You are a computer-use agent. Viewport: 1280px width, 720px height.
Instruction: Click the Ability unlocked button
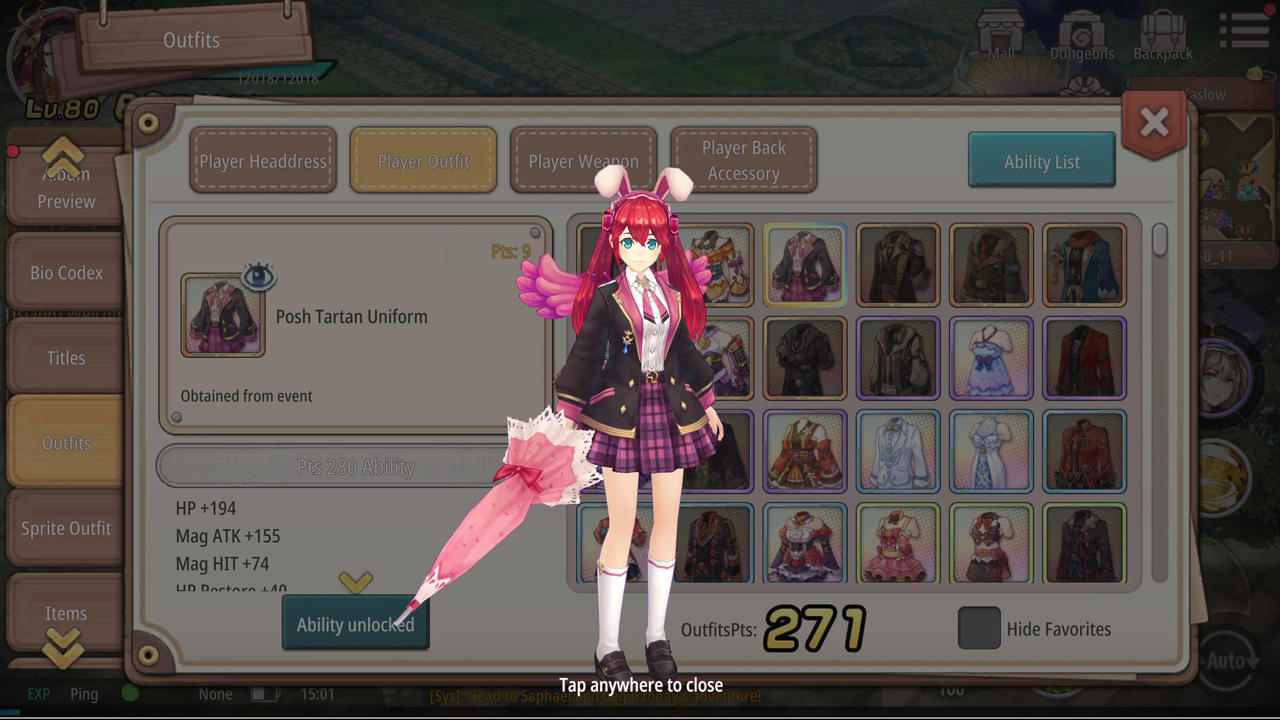pyautogui.click(x=355, y=624)
